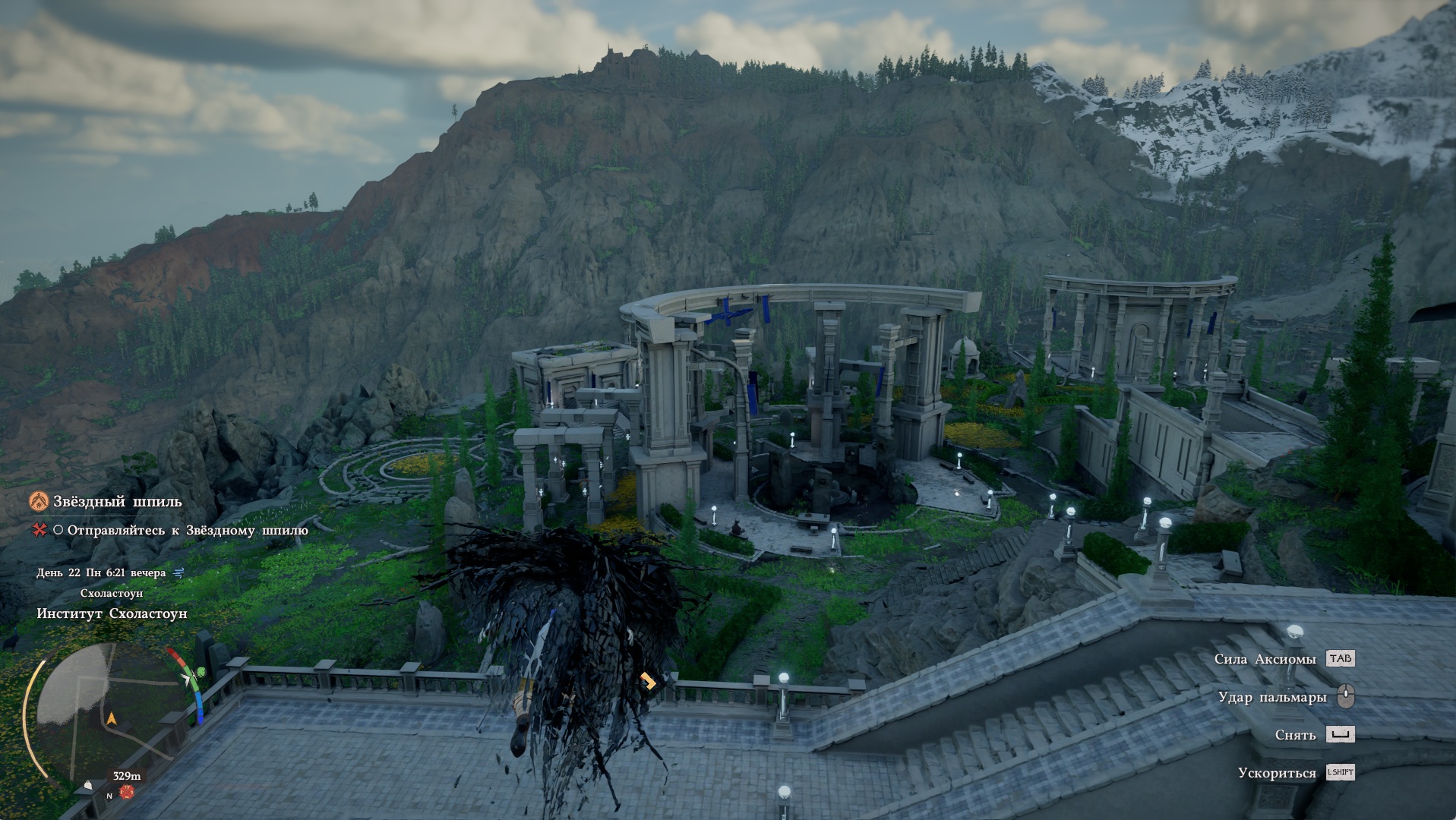This screenshot has width=1456, height=820.
Task: Click the orange player arrow on the minimap
Action: pyautogui.click(x=112, y=717)
